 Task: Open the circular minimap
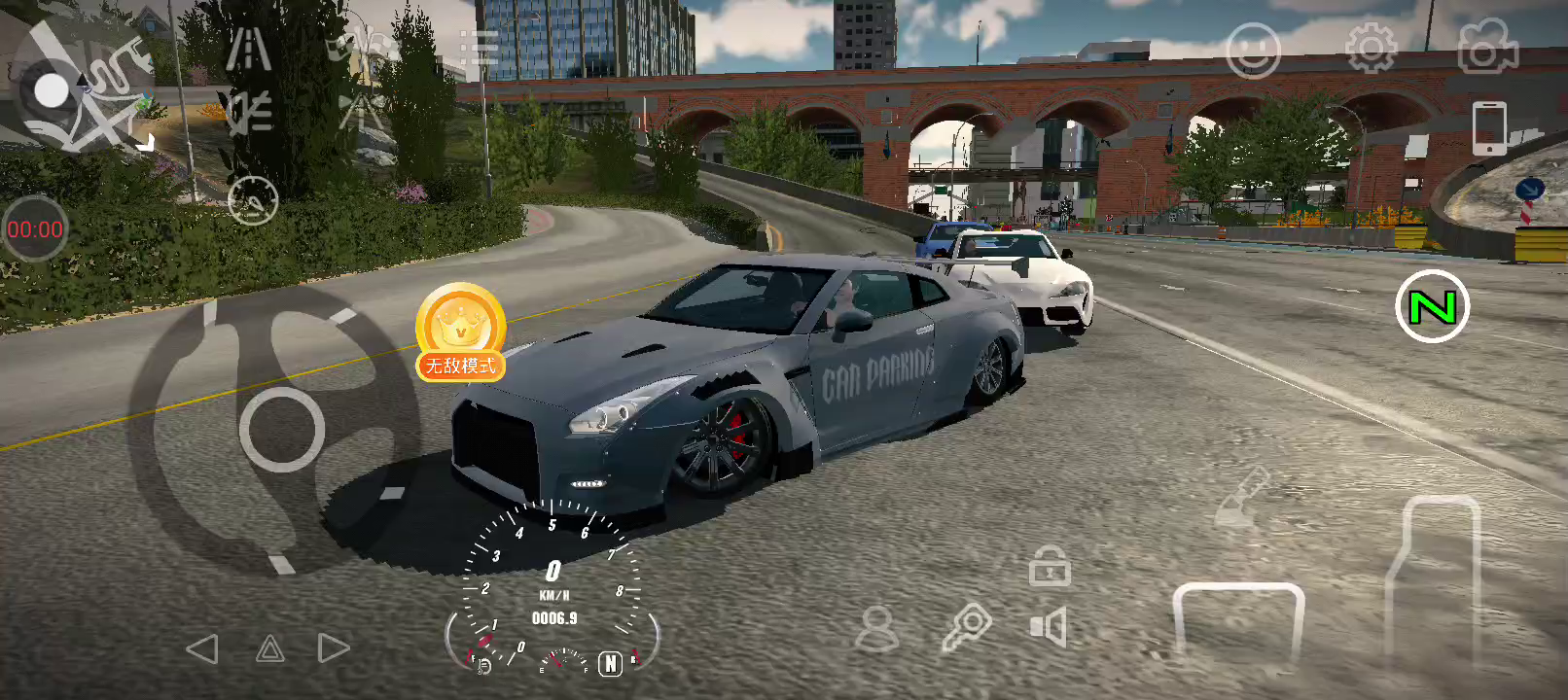[82, 91]
